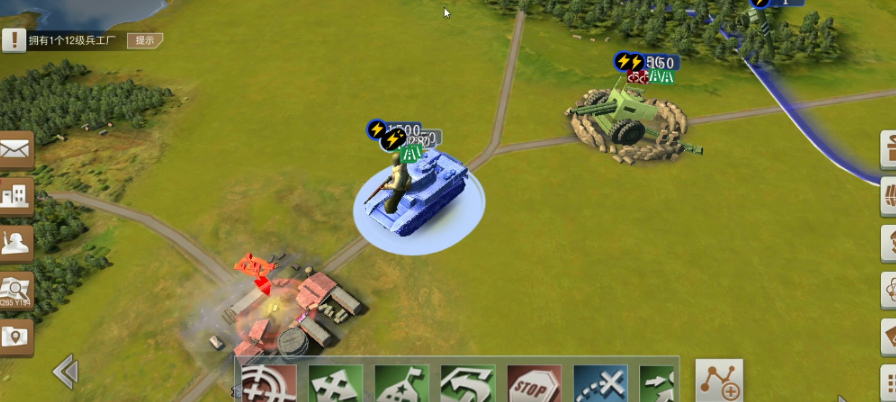Open the exclamation mark quest alert

point(13,39)
